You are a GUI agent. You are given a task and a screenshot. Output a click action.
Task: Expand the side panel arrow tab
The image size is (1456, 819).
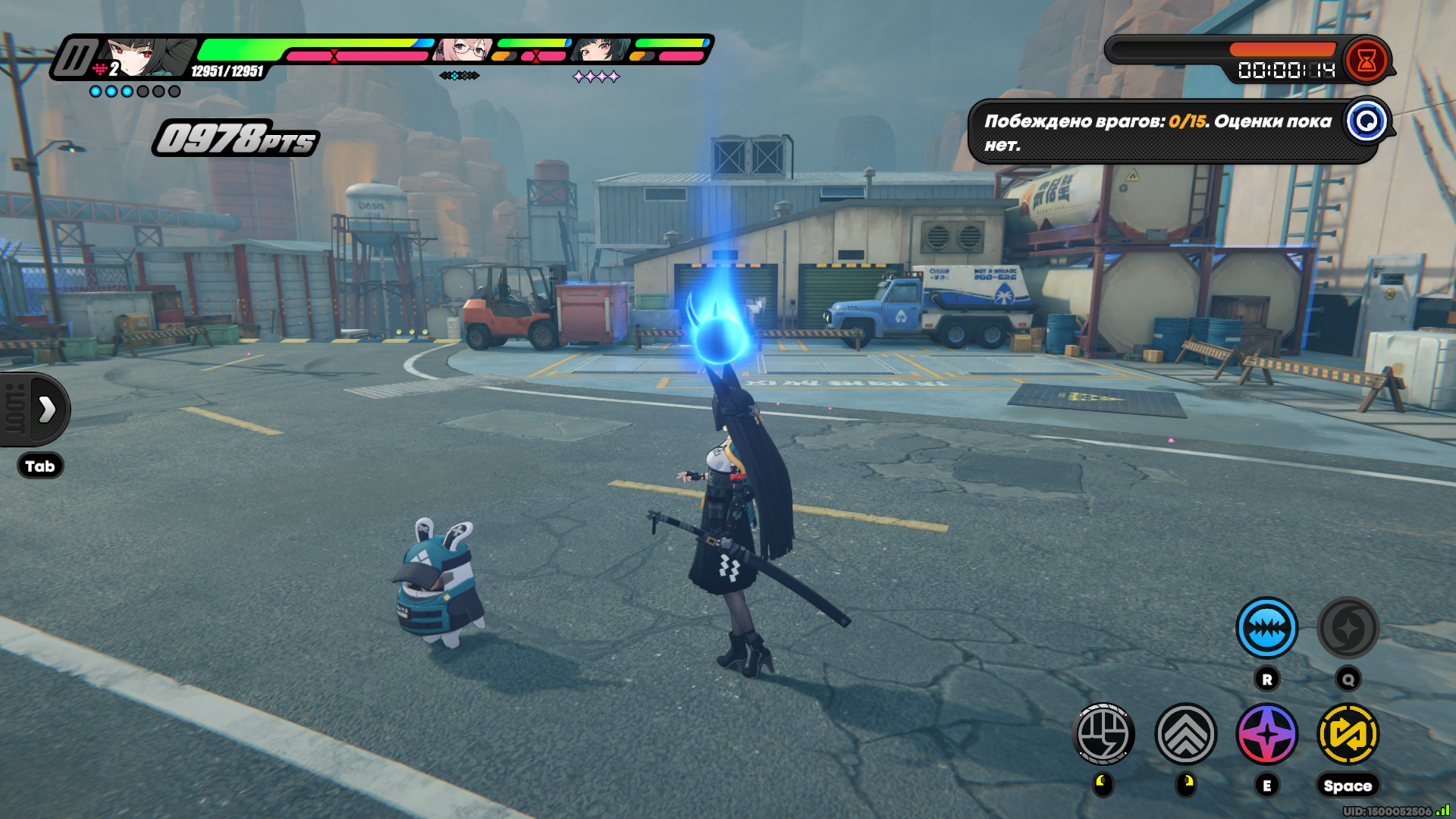tap(45, 409)
